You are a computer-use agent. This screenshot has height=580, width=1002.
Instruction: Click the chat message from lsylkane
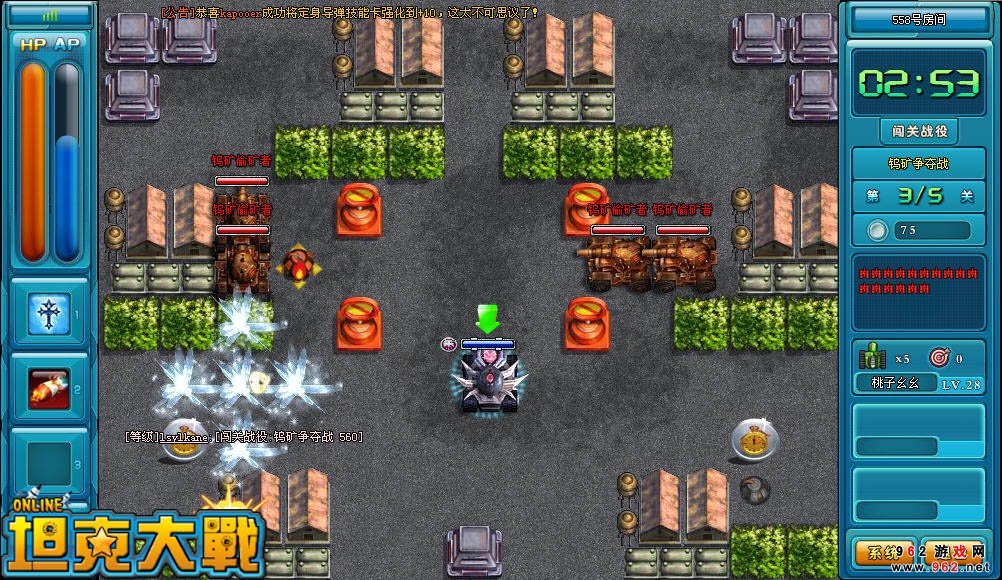pyautogui.click(x=243, y=437)
